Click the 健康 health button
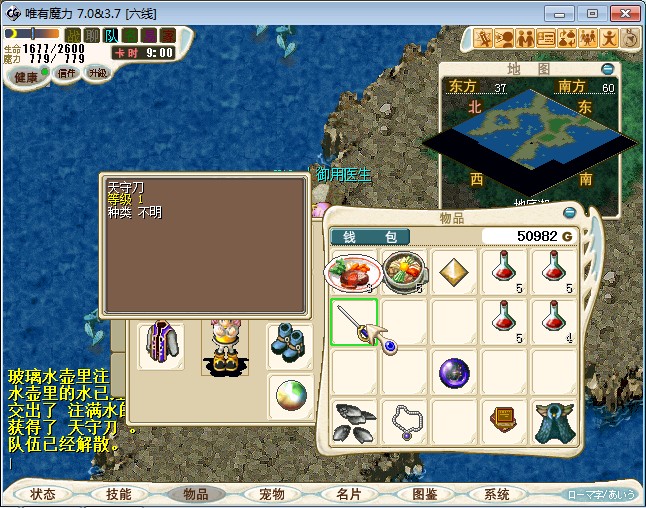Screen dimensions: 646x508 coord(26,77)
